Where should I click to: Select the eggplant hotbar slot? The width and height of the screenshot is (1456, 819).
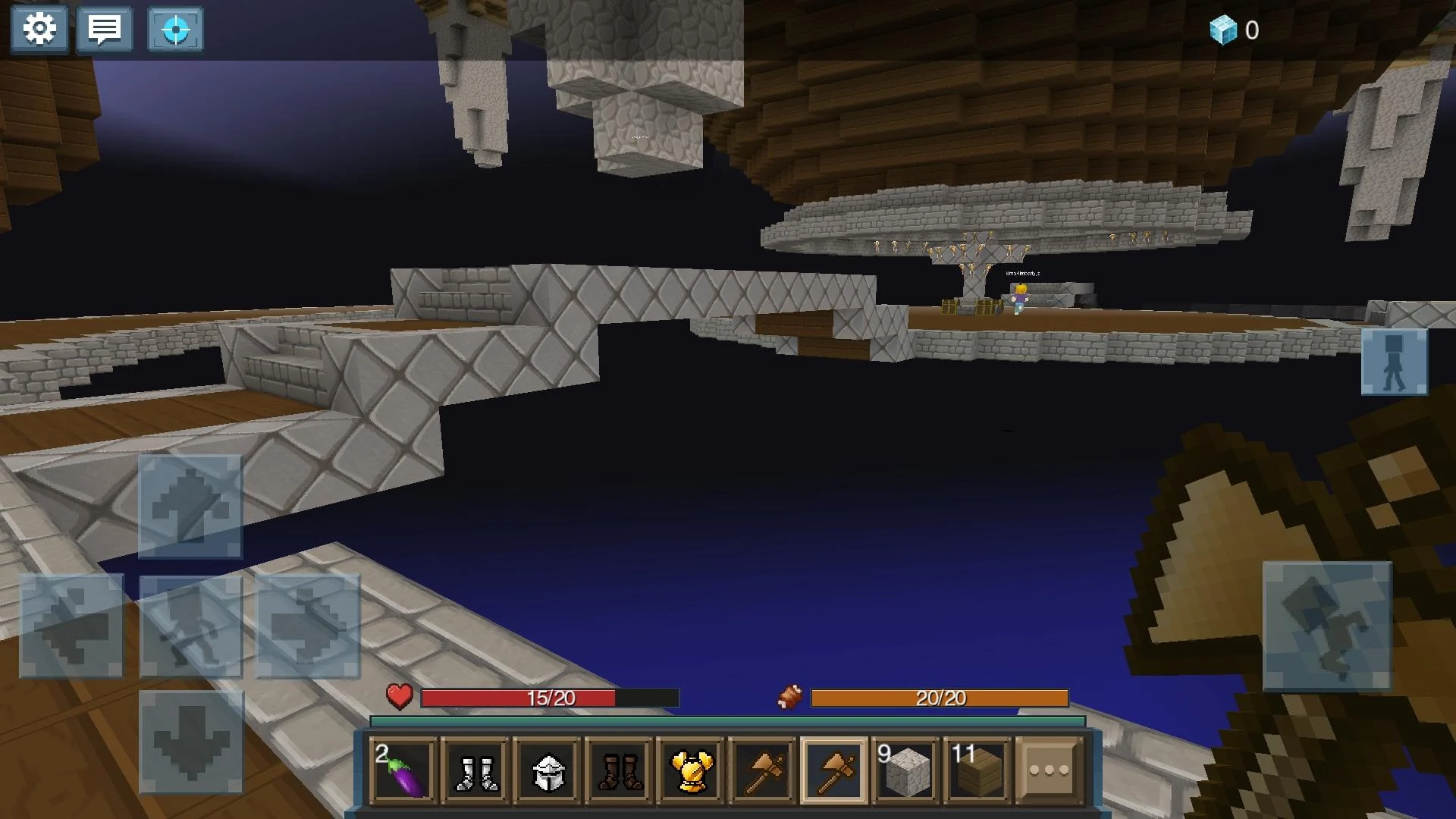402,768
